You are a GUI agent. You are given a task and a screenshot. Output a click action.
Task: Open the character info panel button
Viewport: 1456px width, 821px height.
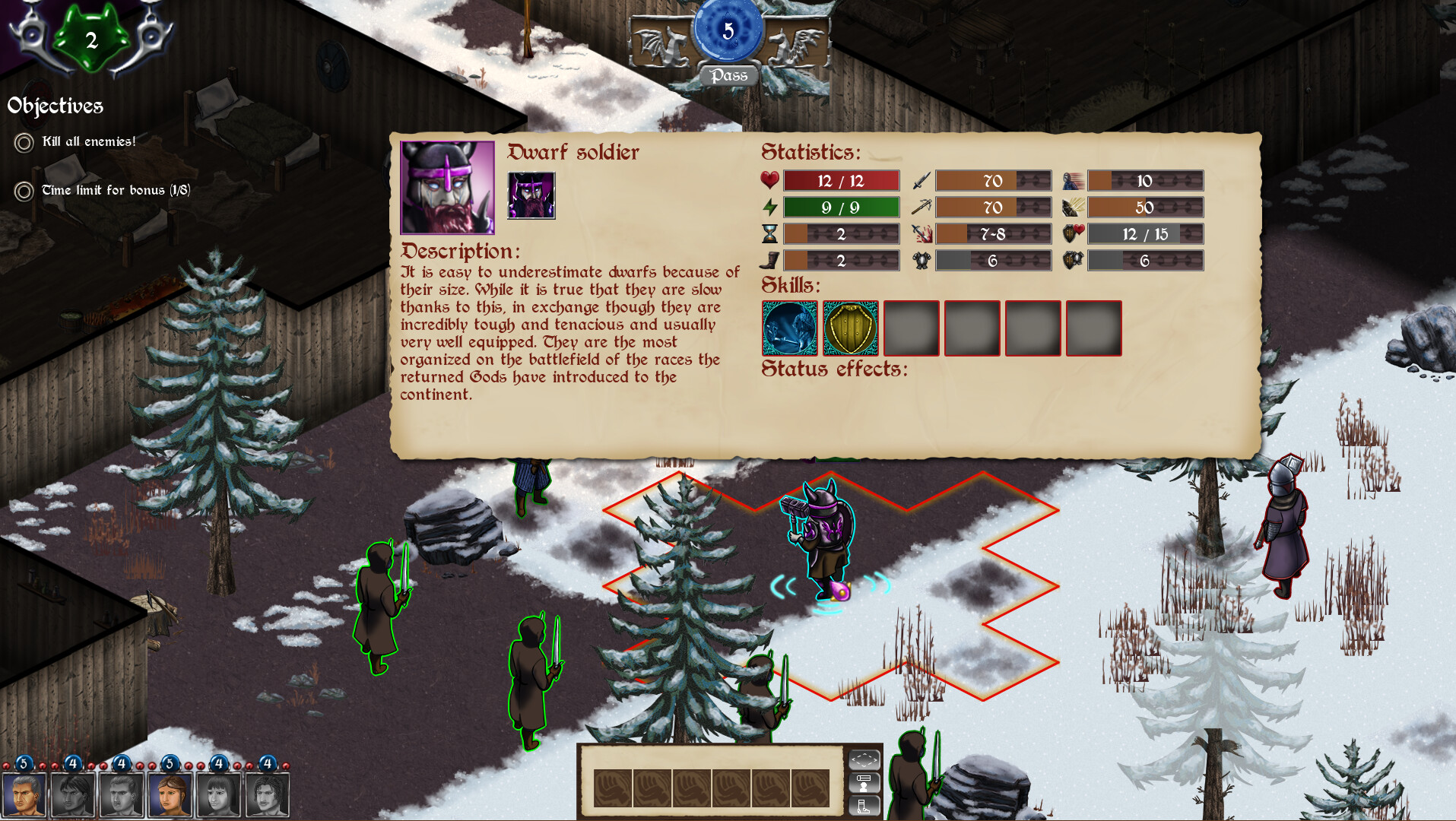(x=864, y=782)
